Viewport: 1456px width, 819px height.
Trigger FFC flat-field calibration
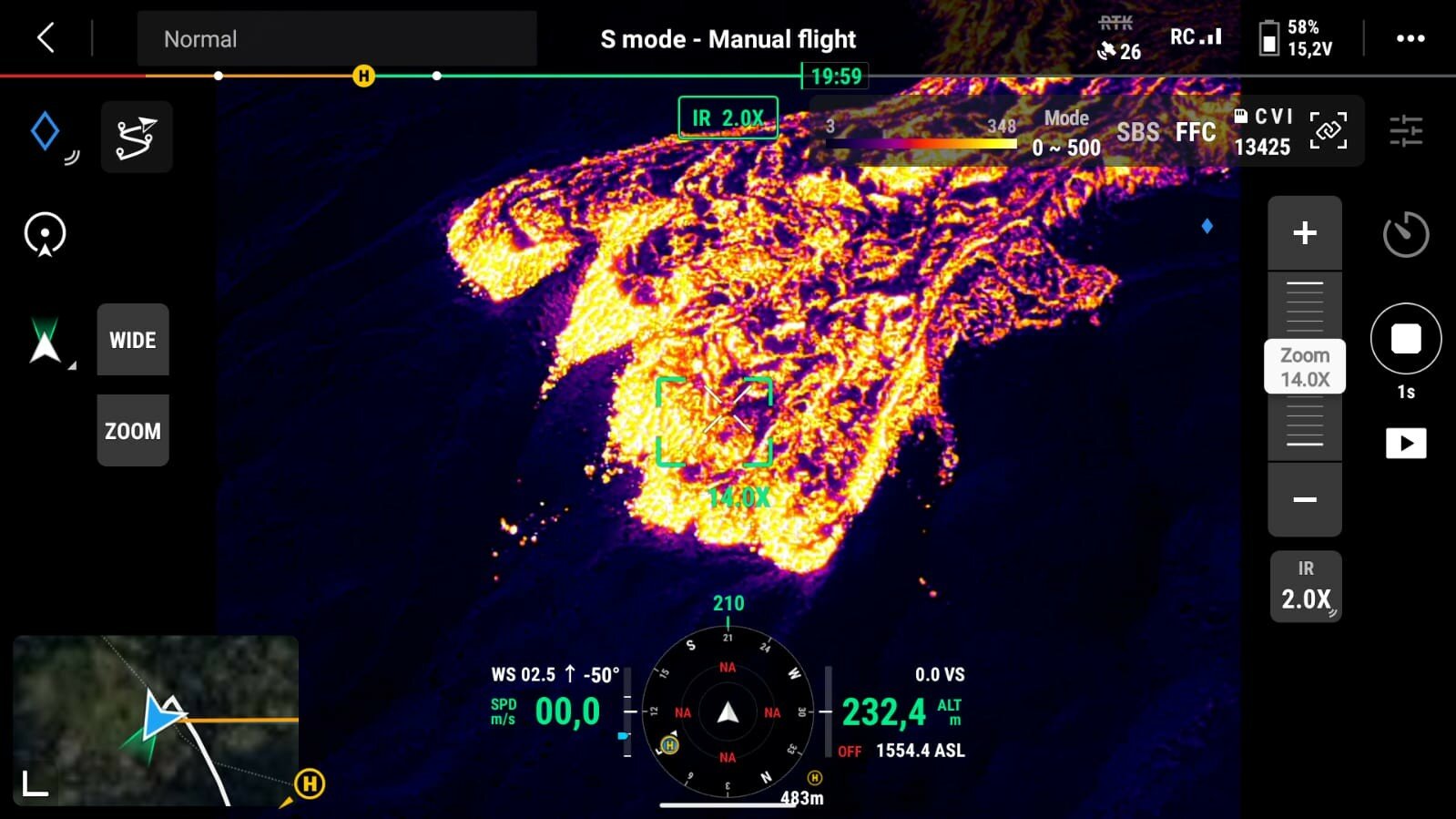[1195, 132]
